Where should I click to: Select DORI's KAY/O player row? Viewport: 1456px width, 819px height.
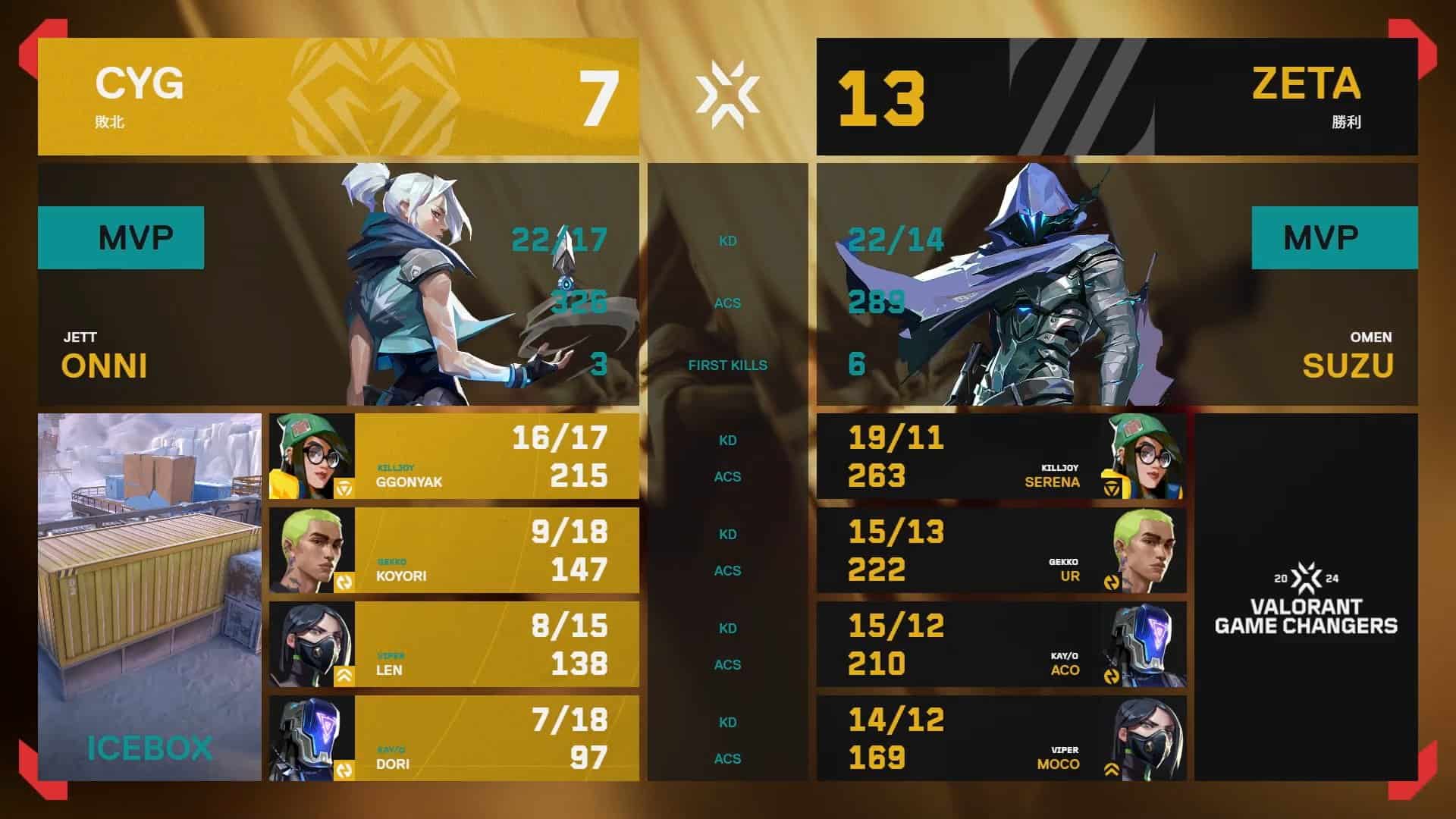(x=453, y=739)
